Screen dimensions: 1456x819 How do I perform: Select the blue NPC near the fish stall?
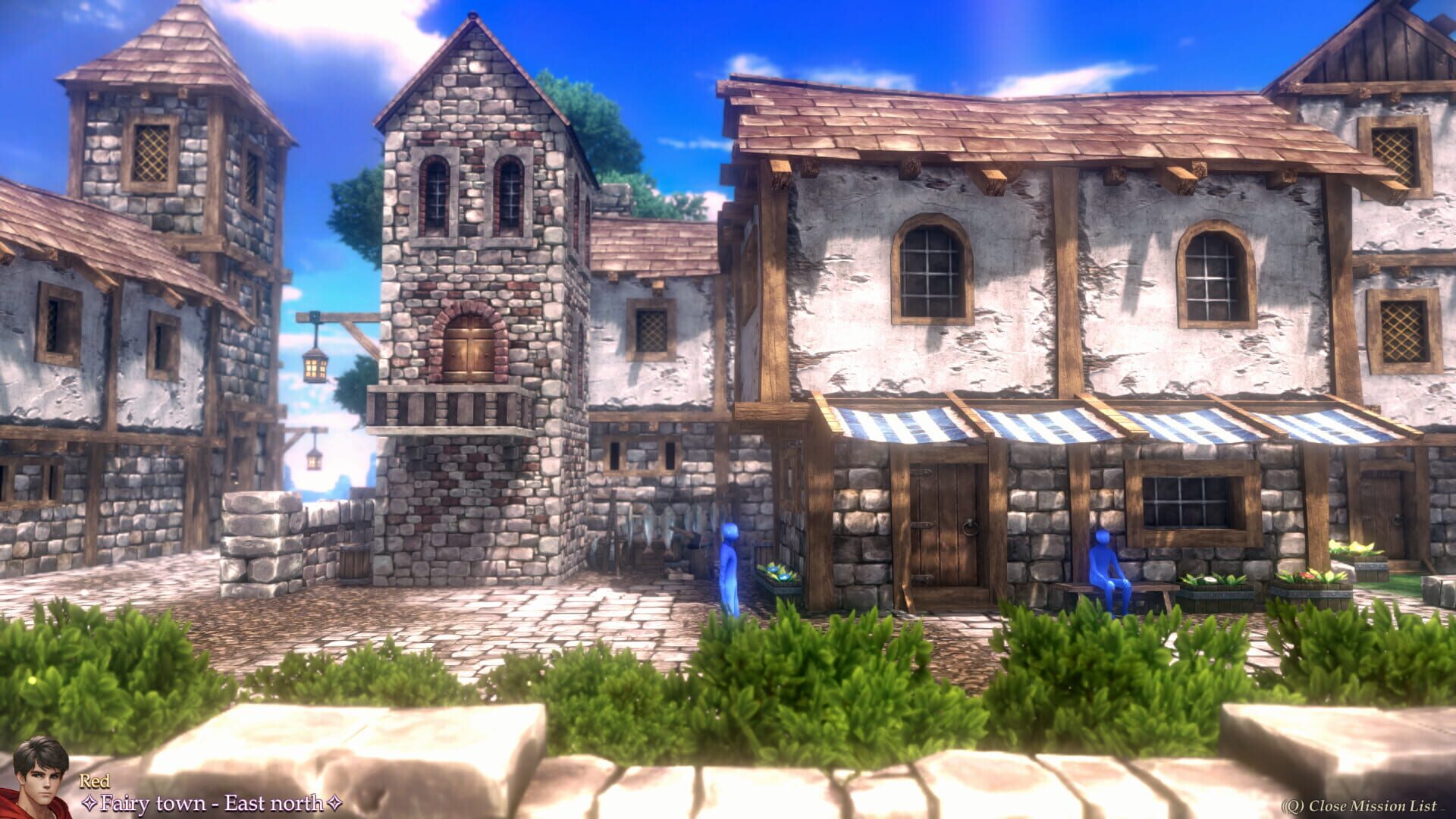coord(730,561)
